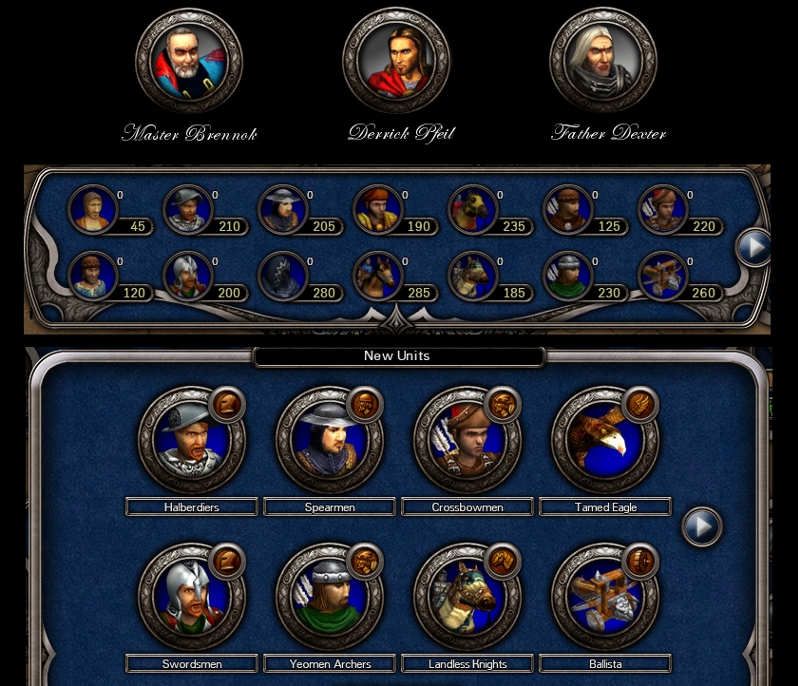This screenshot has height=686, width=798.
Task: Click the roster unit costing 120
Action: [x=92, y=276]
